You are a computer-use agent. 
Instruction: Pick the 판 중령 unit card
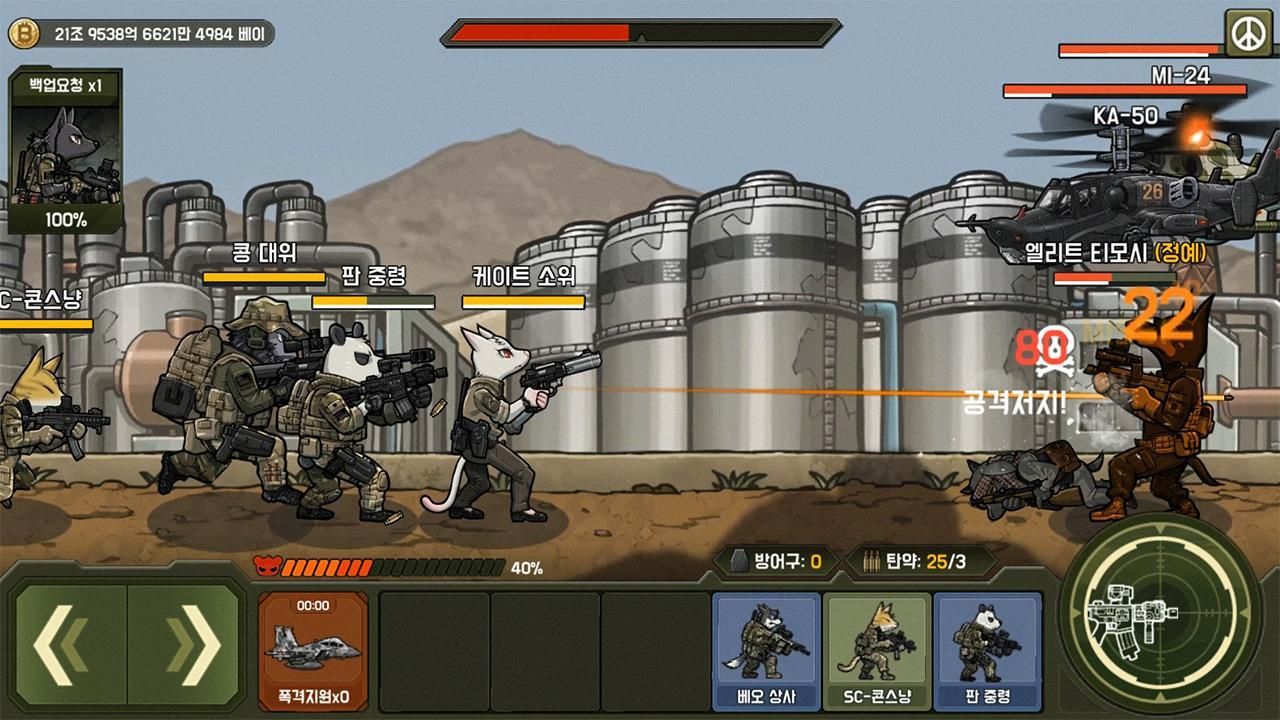click(987, 650)
